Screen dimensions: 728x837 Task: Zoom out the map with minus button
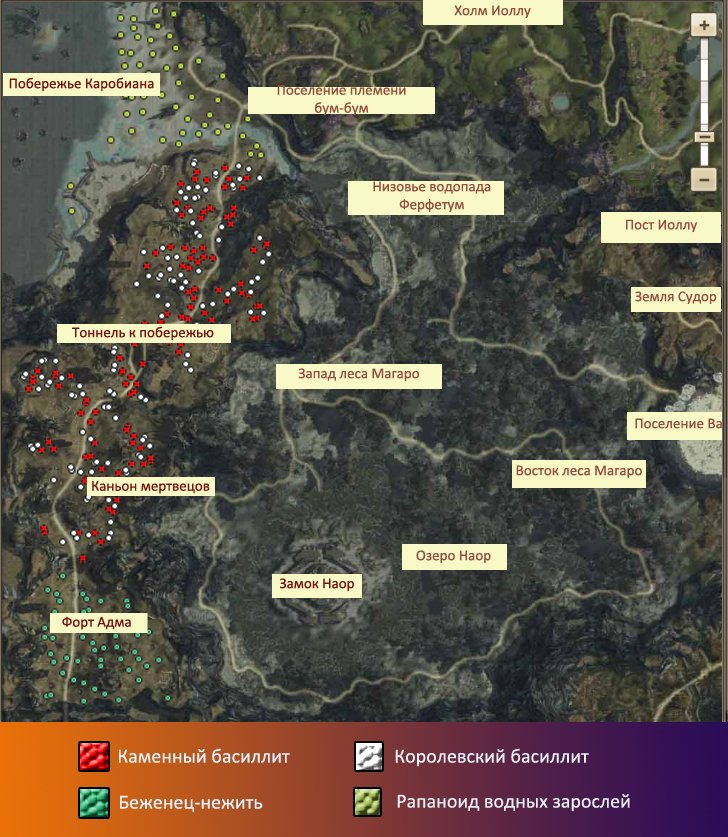tap(703, 179)
